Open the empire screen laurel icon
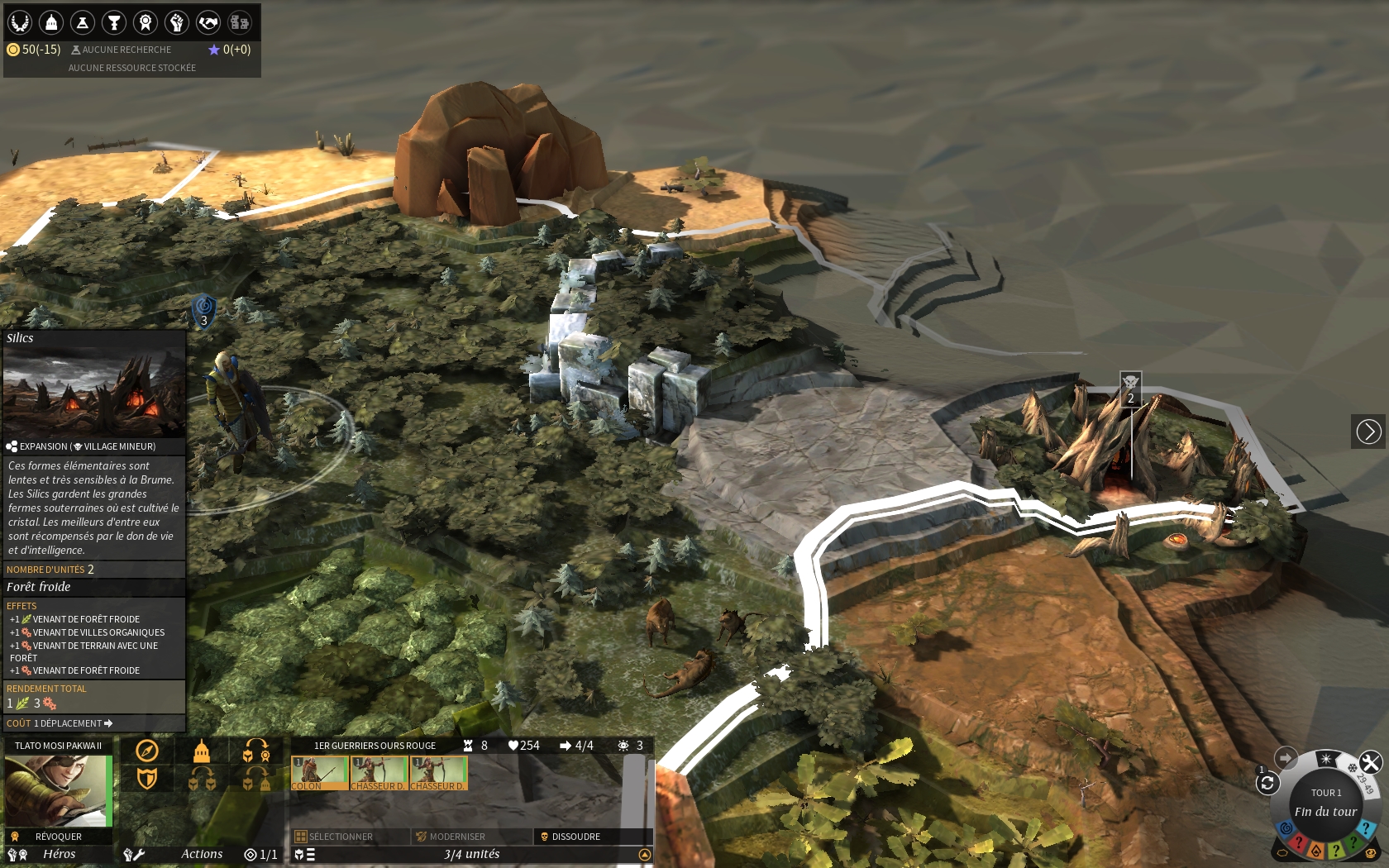The height and width of the screenshot is (868, 1389). point(20,22)
